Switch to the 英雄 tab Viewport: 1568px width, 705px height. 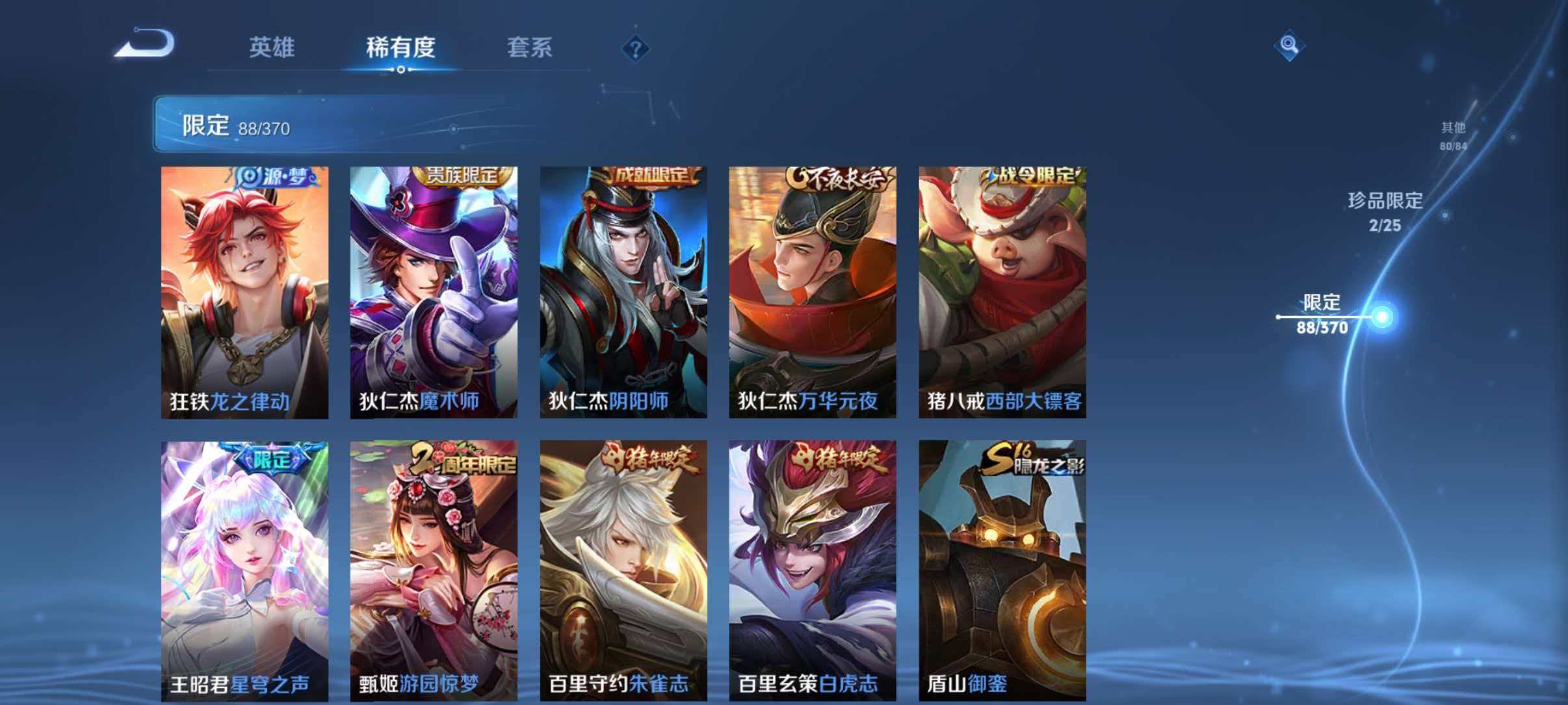coord(271,47)
